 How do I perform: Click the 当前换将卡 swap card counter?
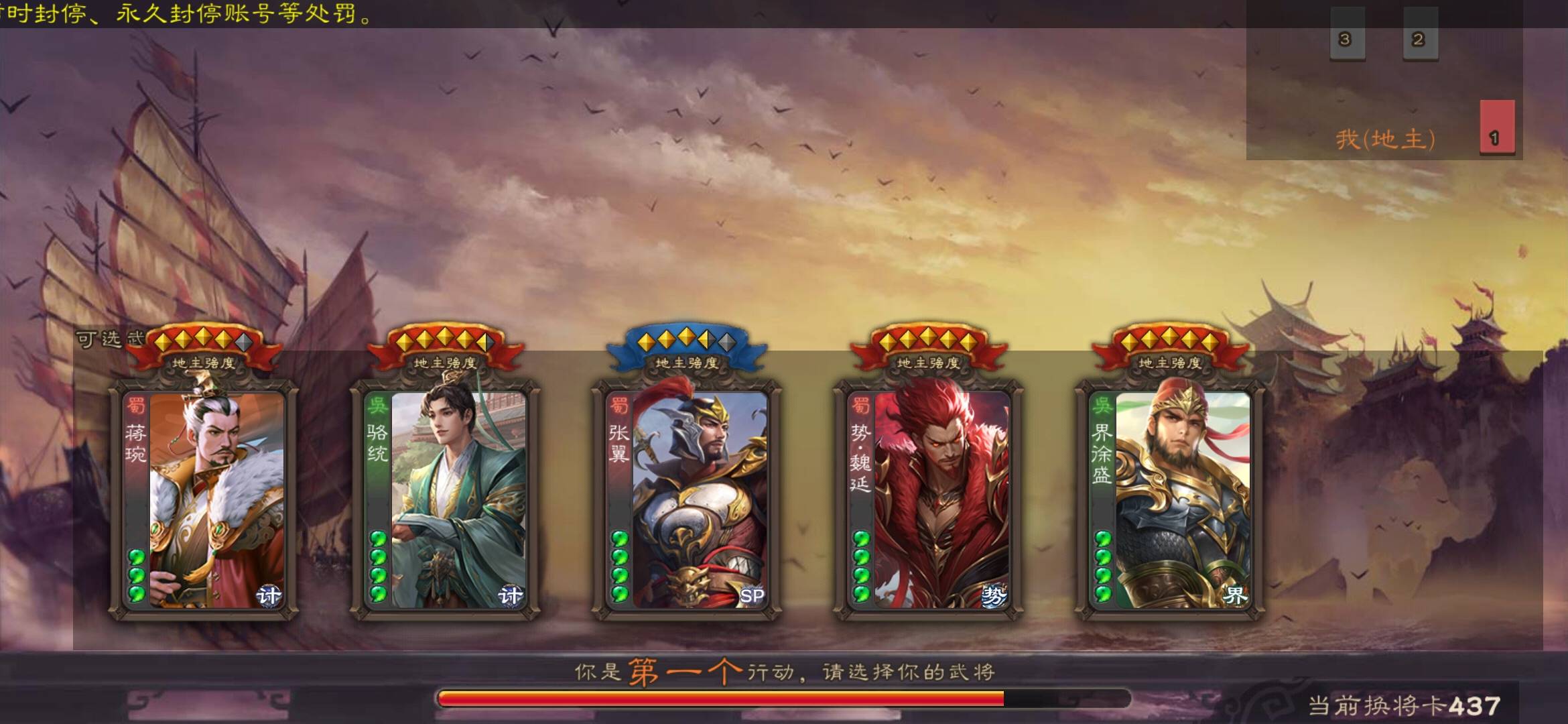[x=1404, y=706]
